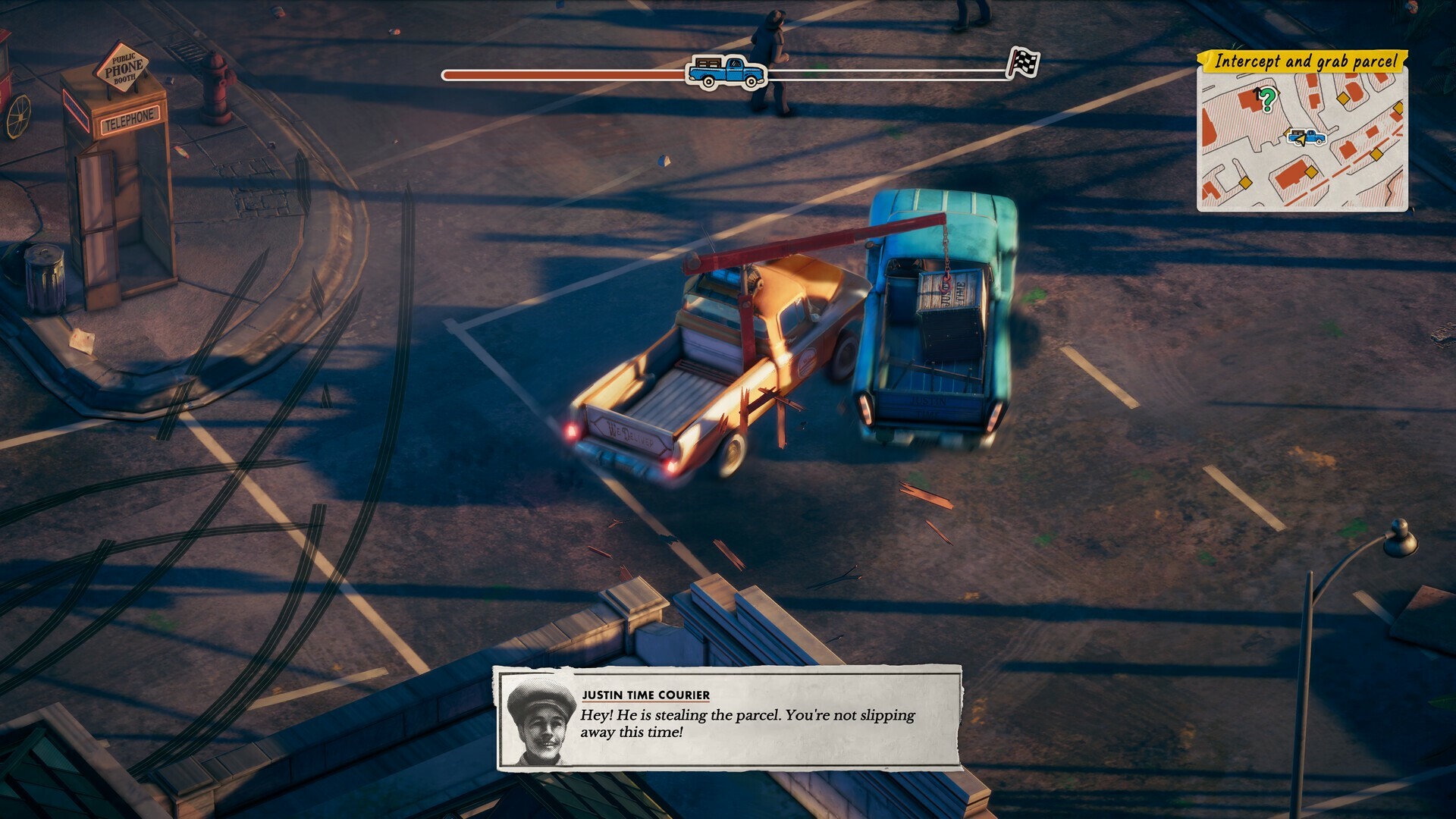The image size is (1456, 819).
Task: Click the dialogue text about stealing the parcel
Action: 747,724
